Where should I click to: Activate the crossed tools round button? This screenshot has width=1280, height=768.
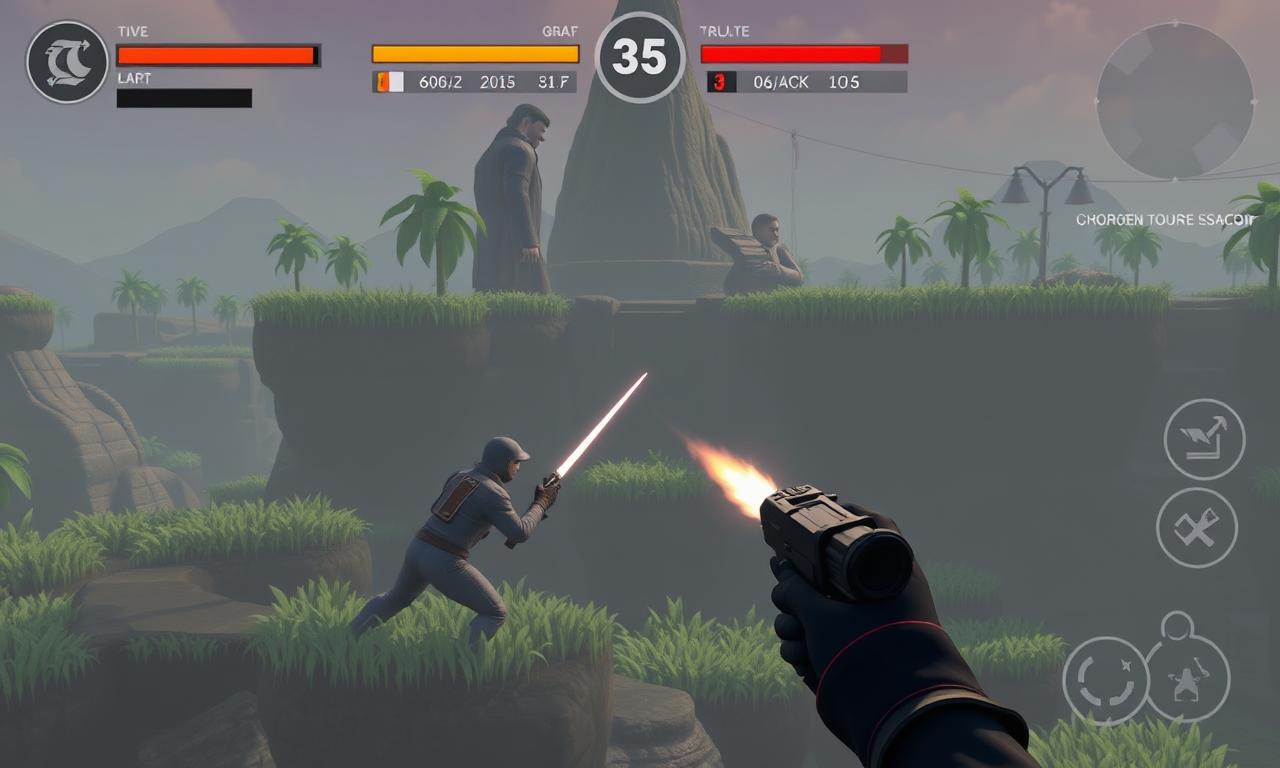pyautogui.click(x=1197, y=527)
